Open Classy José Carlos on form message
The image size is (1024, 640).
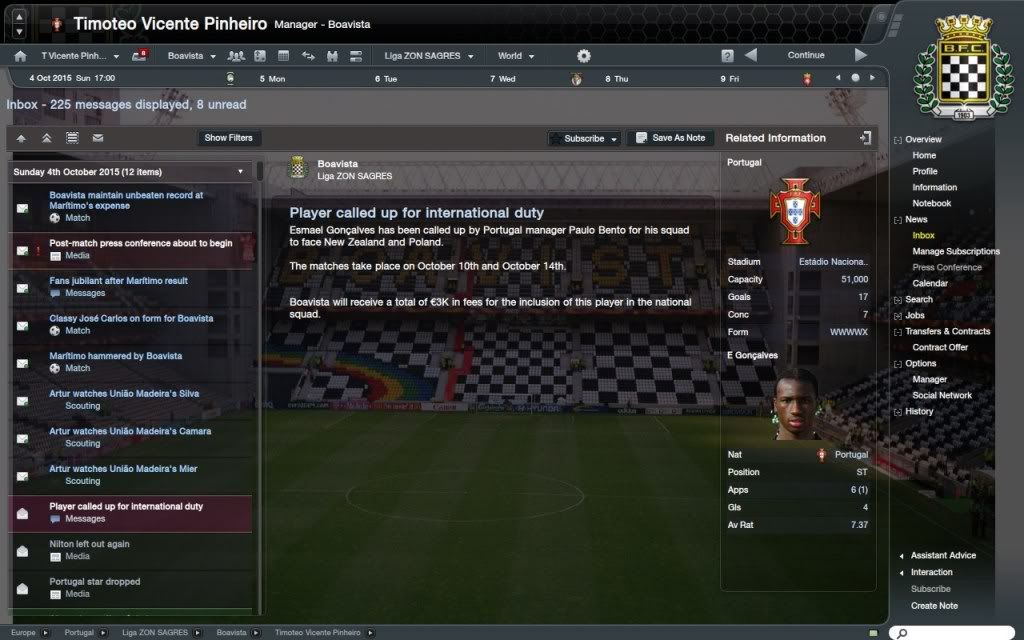pyautogui.click(x=131, y=318)
